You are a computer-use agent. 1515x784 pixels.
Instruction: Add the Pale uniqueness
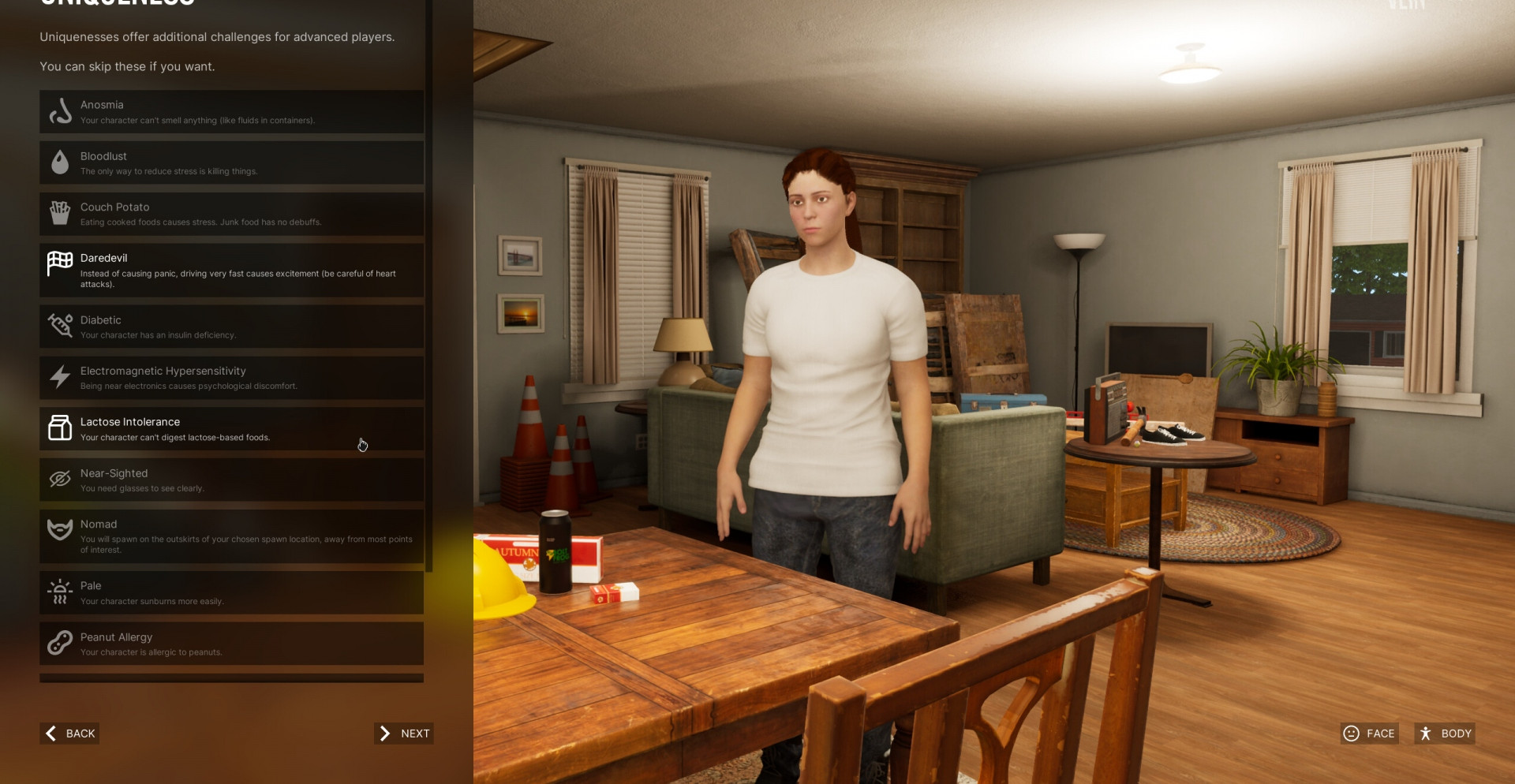[231, 592]
